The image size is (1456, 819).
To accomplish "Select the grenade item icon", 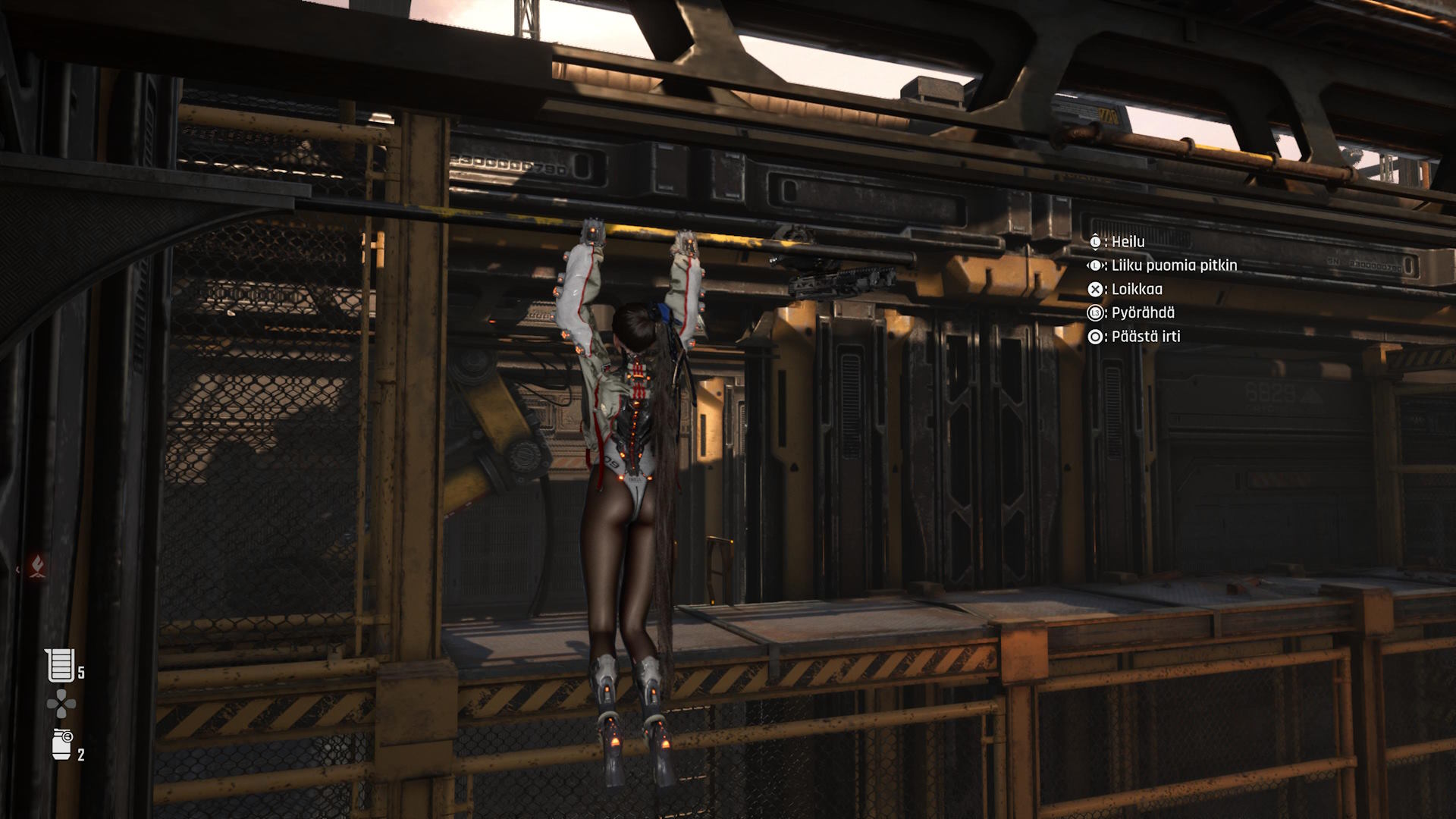I will (61, 744).
